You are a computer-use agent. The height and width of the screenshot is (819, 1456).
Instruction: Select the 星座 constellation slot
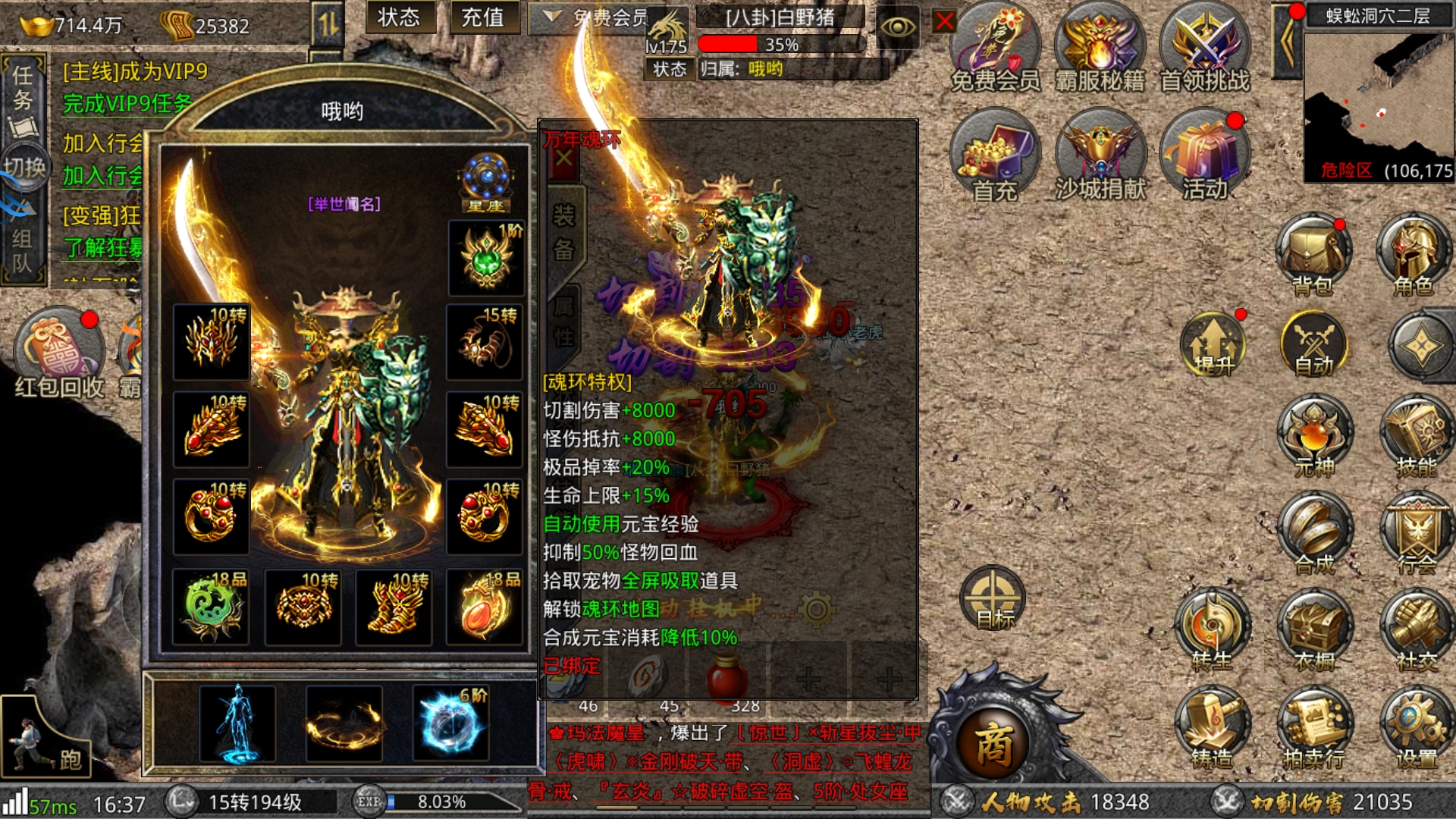[486, 183]
